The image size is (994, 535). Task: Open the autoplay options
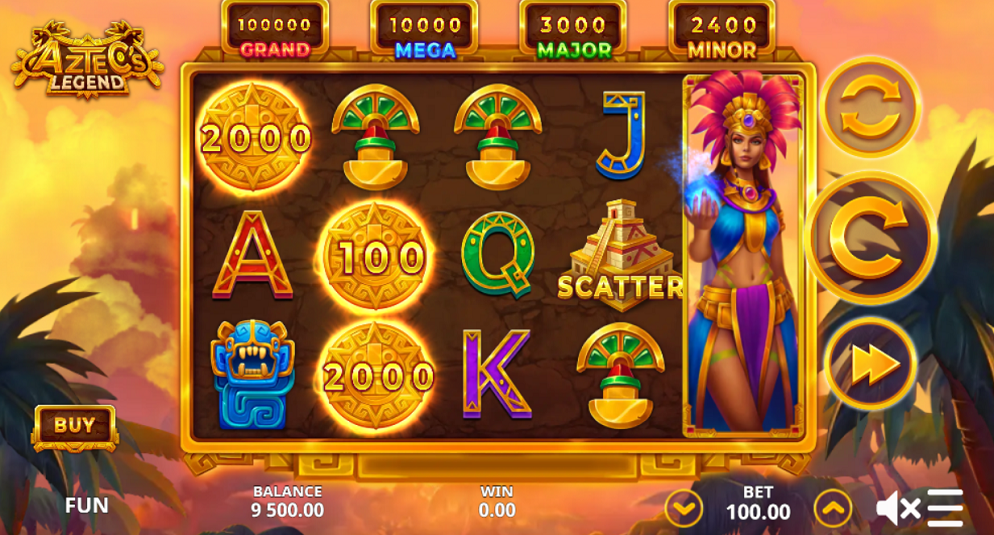pyautogui.click(x=870, y=107)
